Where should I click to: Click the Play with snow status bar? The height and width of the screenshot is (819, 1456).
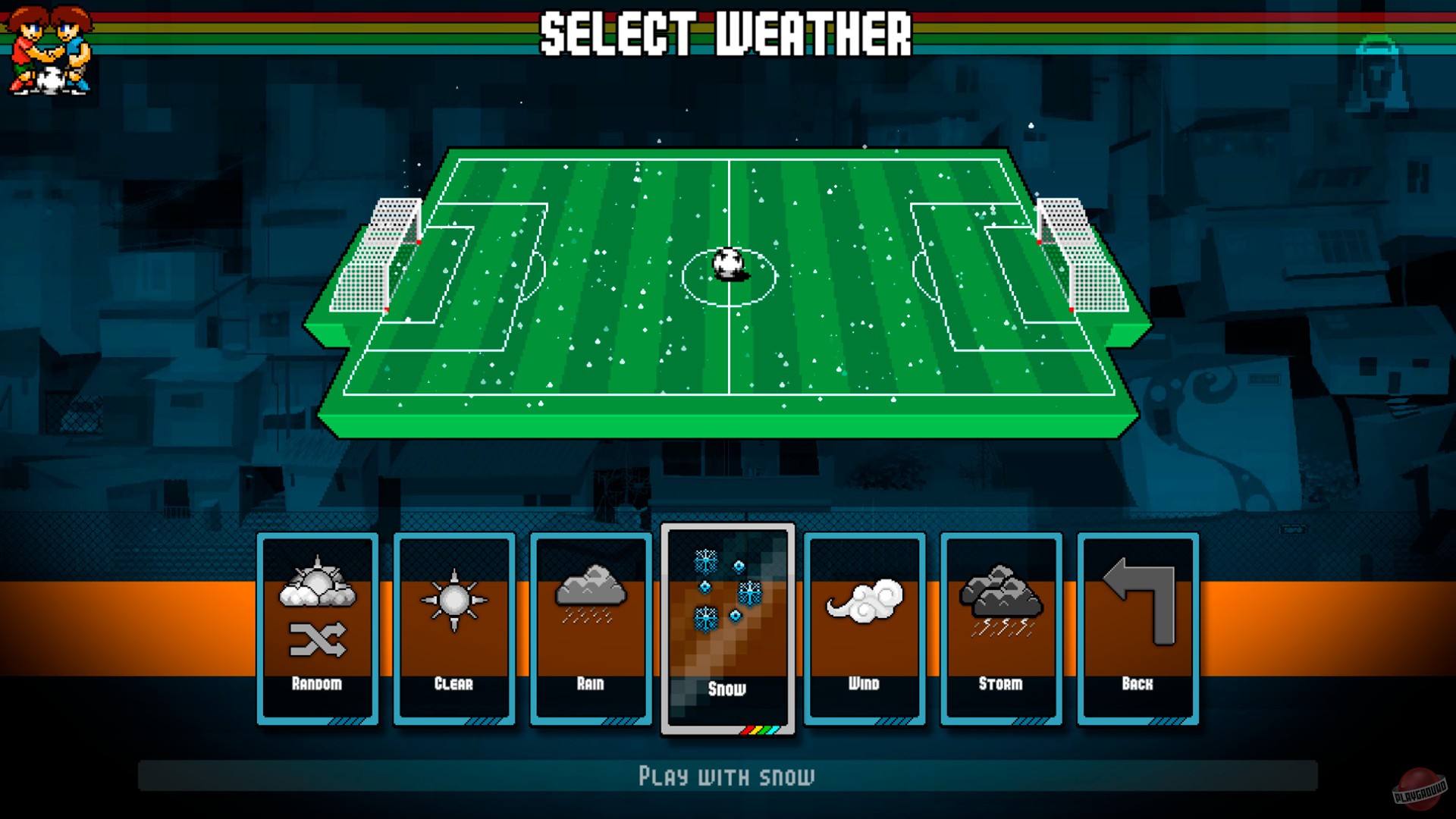click(728, 776)
